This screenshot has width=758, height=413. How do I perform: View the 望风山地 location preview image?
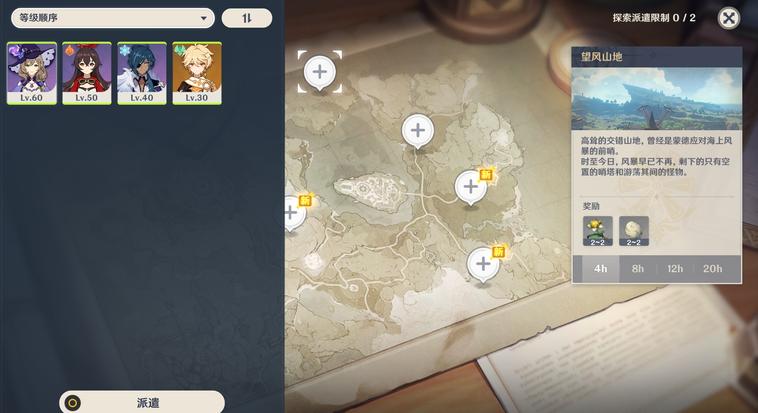(x=656, y=97)
